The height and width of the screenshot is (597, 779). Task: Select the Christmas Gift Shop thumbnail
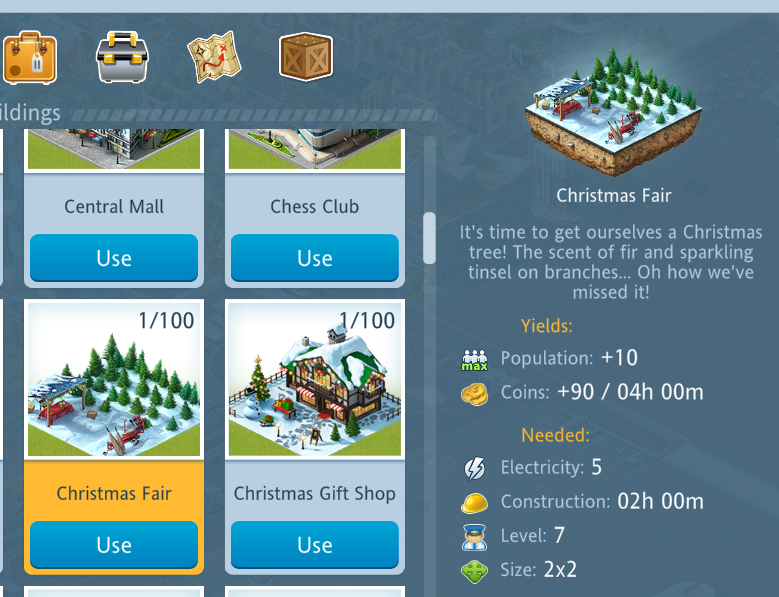tap(314, 380)
